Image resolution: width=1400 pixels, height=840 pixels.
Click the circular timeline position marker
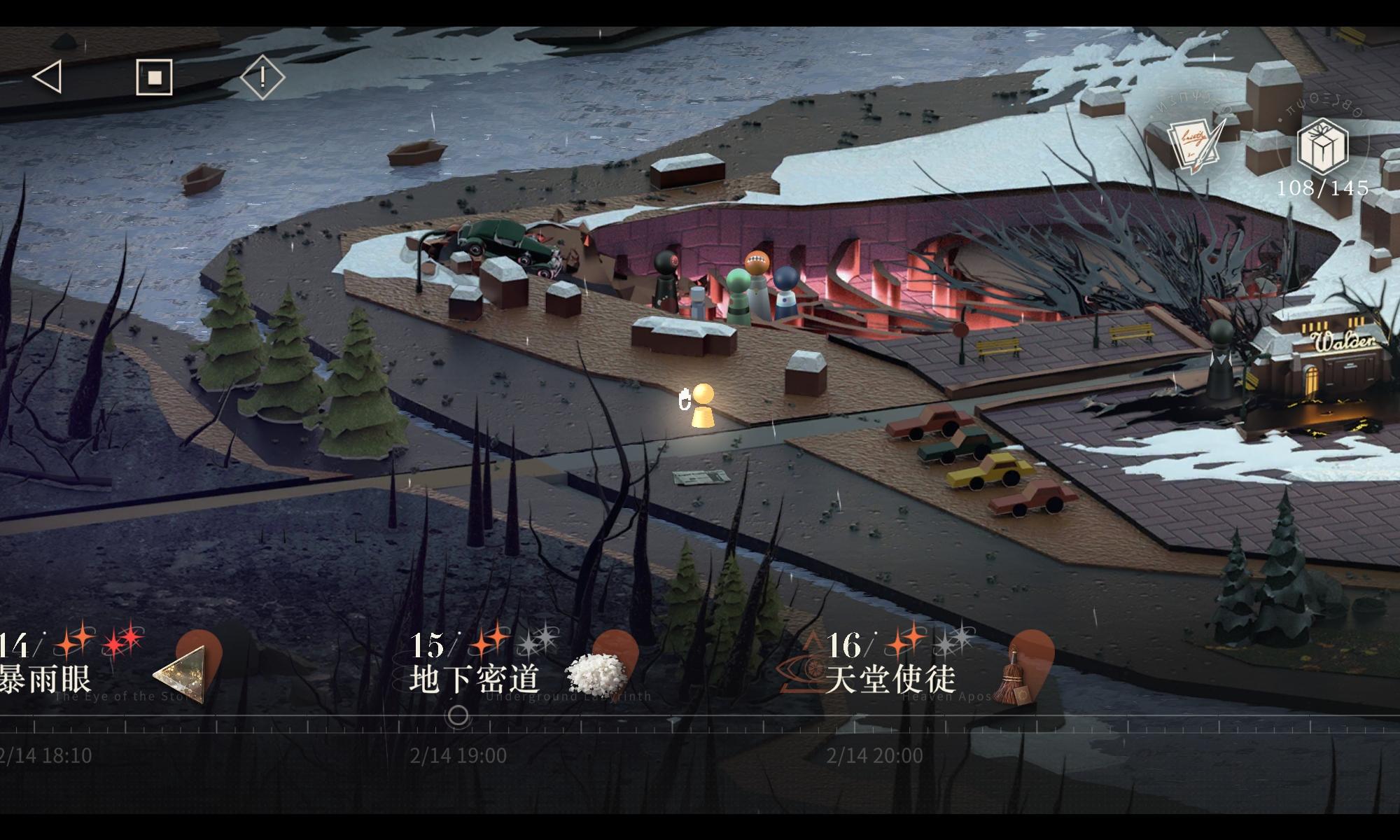coord(458,715)
